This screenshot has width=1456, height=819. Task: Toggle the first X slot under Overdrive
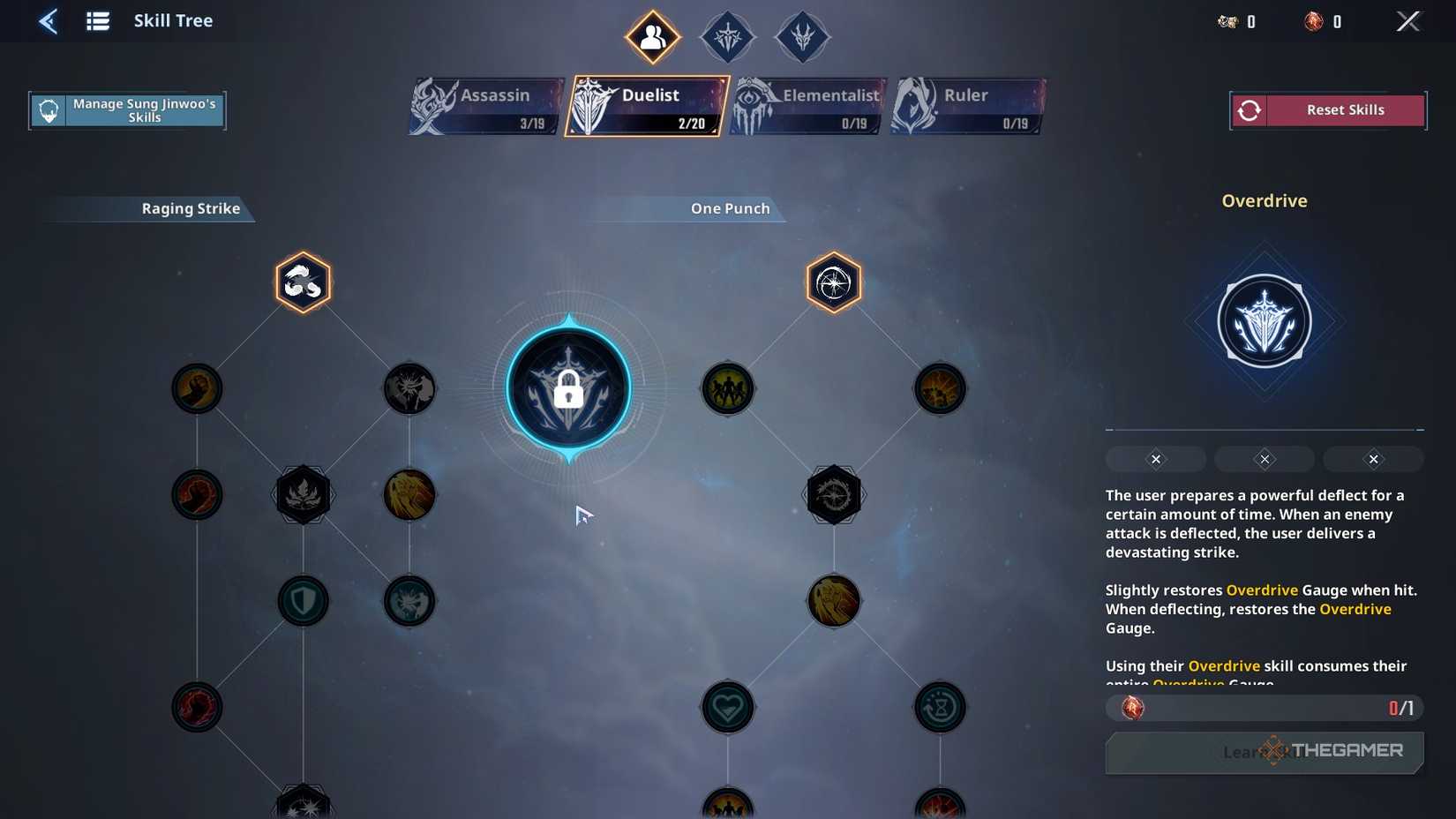point(1155,458)
